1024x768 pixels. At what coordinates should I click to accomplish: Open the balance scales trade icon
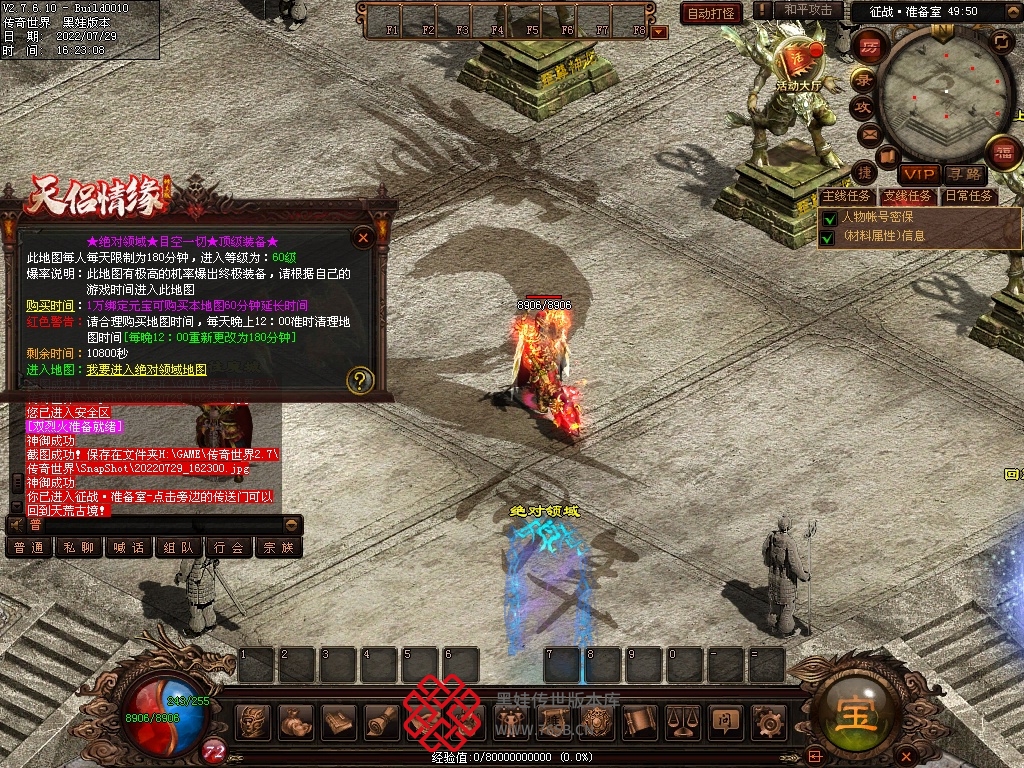[x=682, y=720]
